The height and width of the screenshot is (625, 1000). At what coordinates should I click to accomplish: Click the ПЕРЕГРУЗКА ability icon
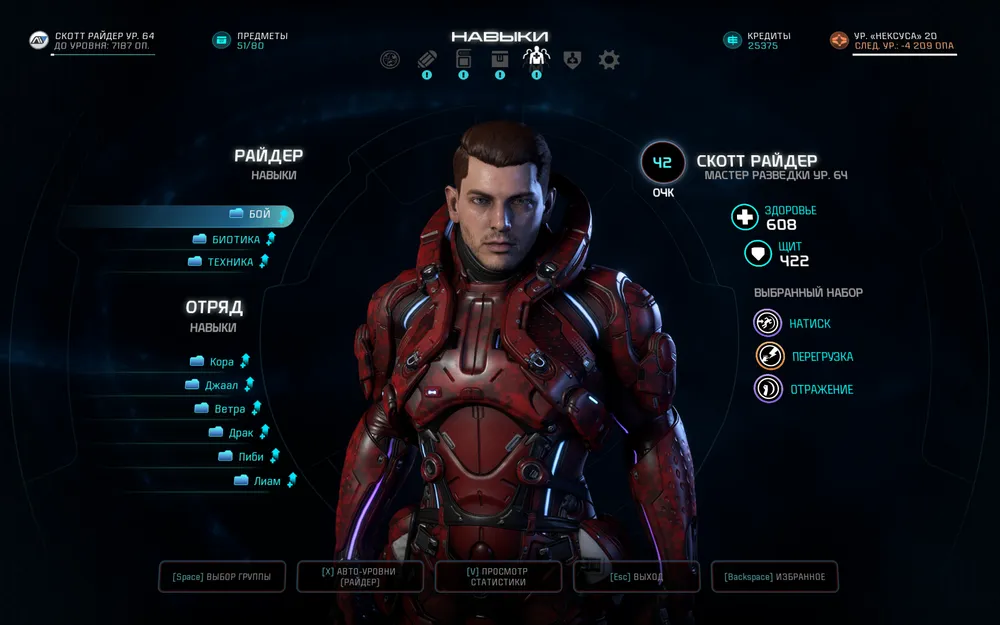point(768,356)
